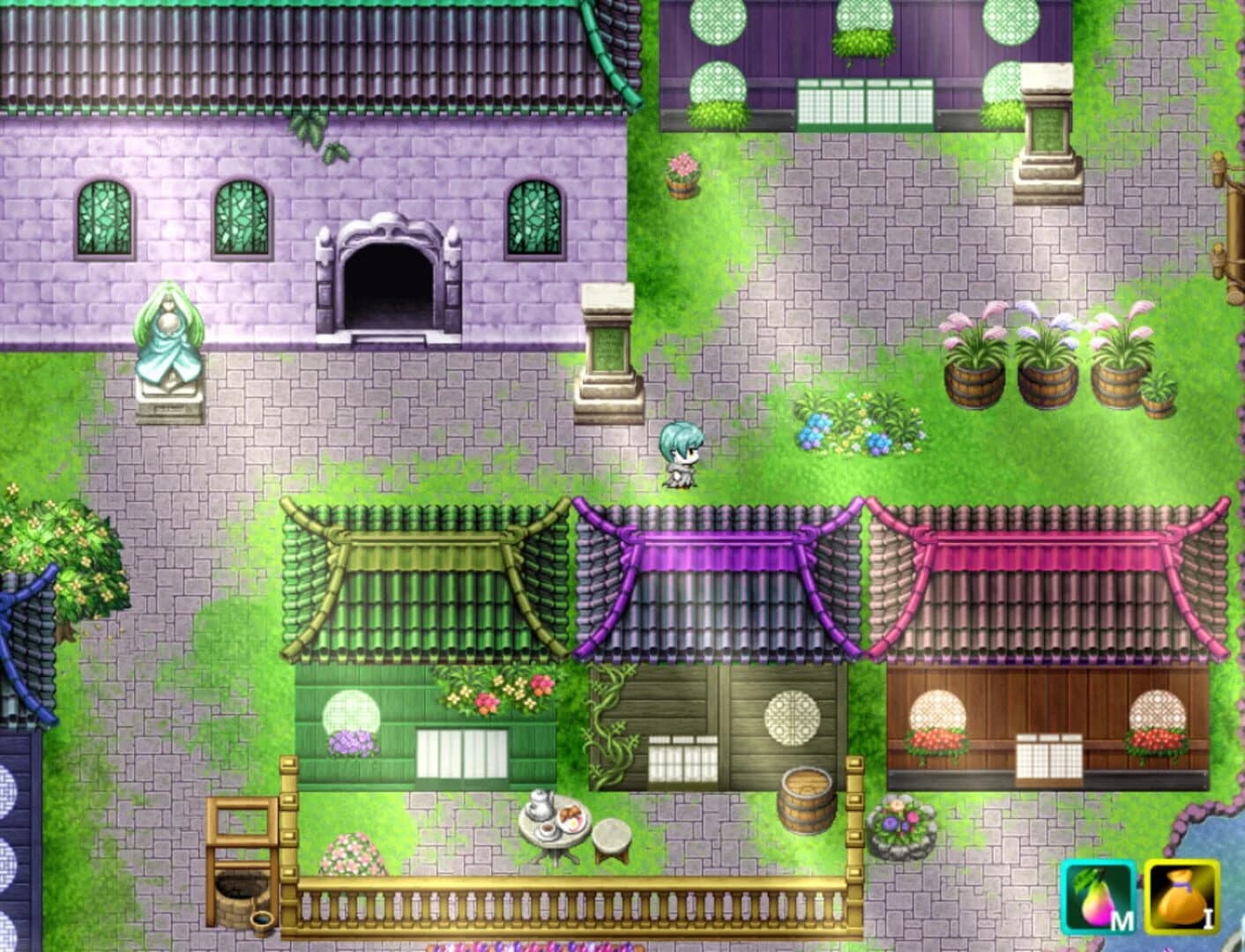Enter the arched doorway of the stone building
Viewport: 1245px width, 952px height.
[x=388, y=282]
